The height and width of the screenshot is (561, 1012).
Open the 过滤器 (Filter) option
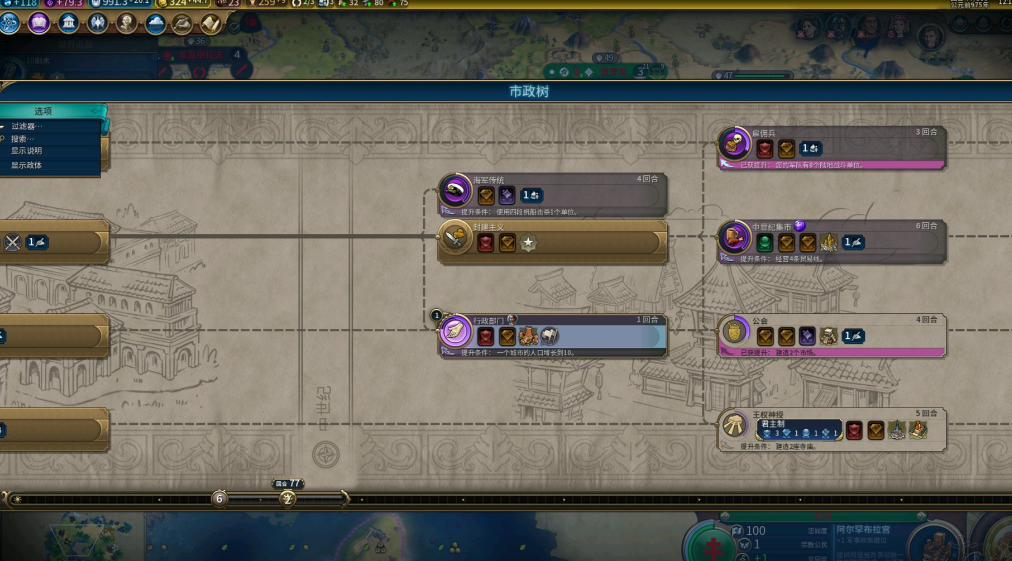pos(27,127)
